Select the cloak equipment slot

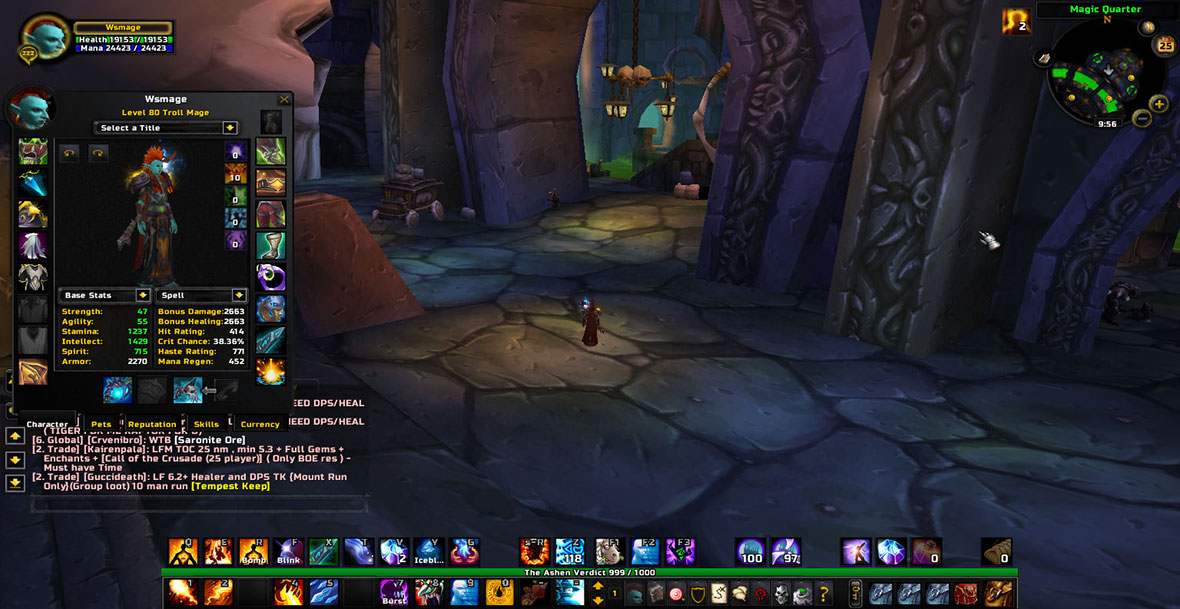pyautogui.click(x=33, y=246)
